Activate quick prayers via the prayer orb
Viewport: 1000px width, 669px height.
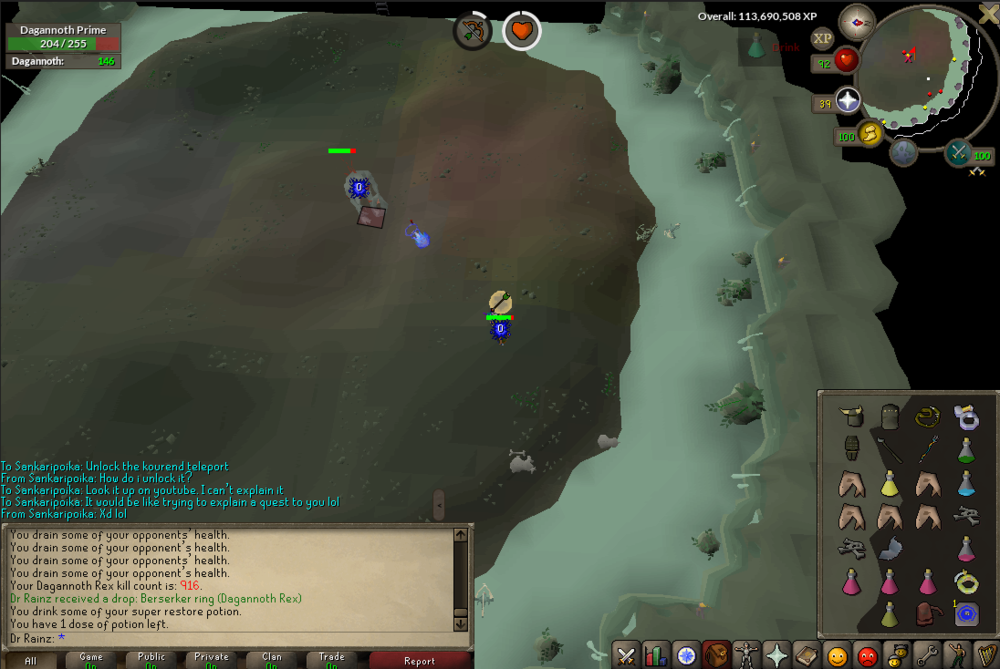point(849,101)
